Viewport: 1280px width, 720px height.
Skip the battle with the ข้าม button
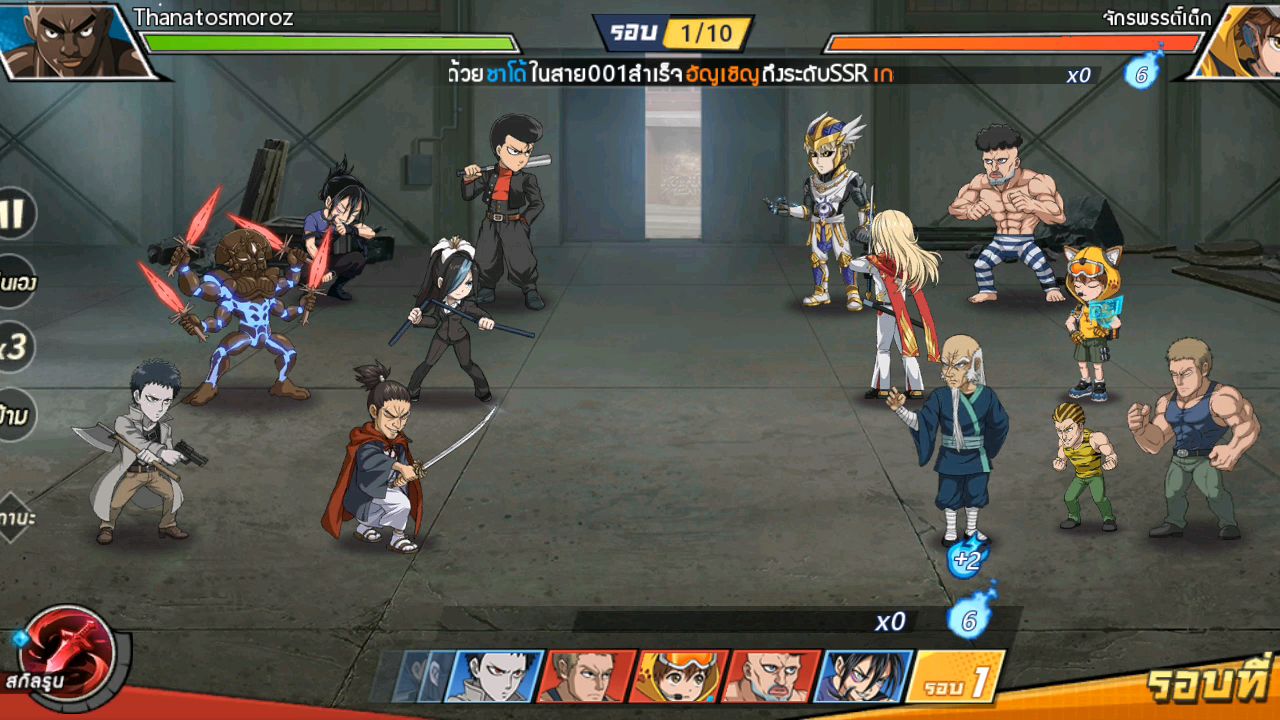pyautogui.click(x=14, y=414)
